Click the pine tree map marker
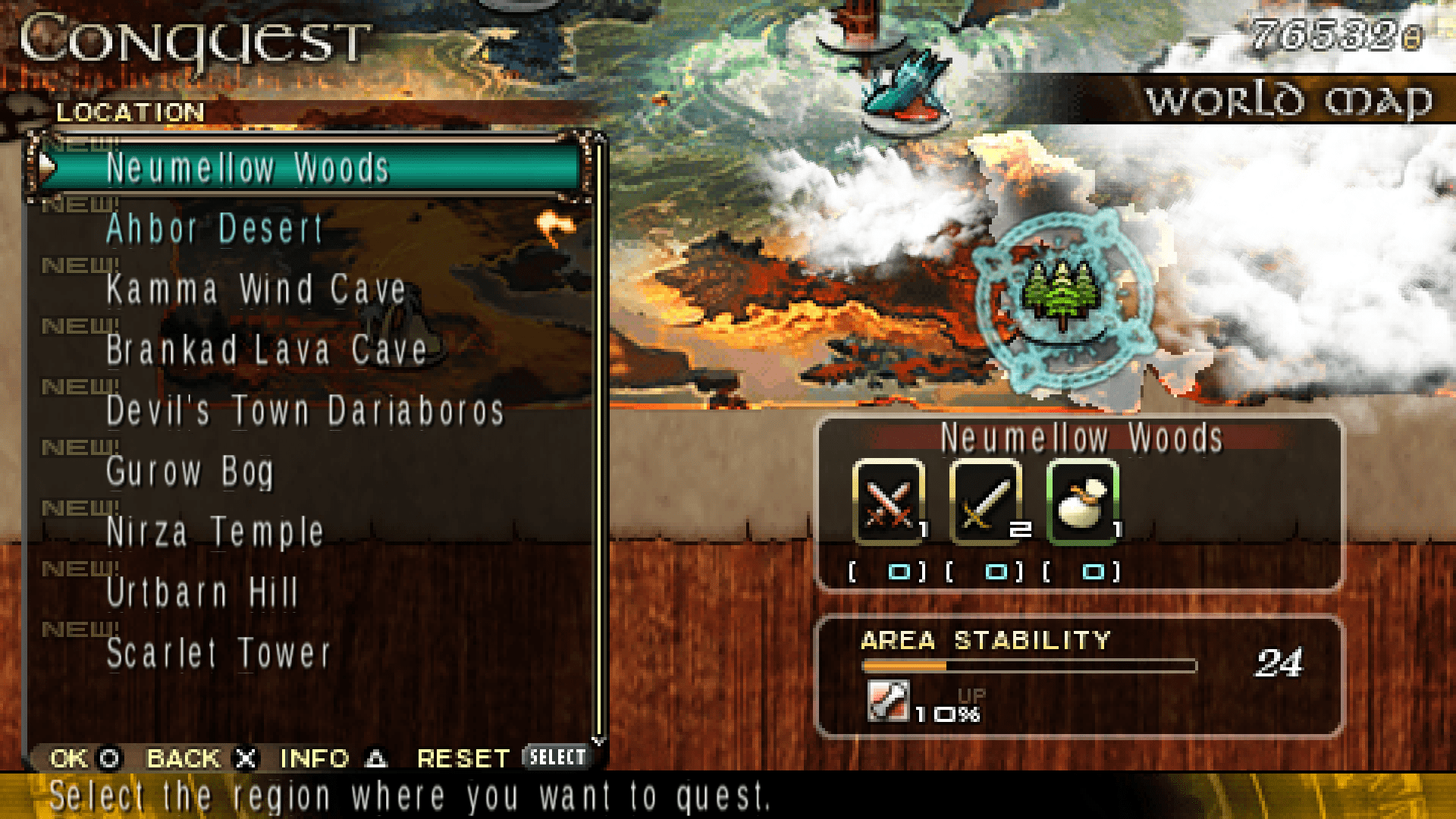Screen dimensions: 1456x819 click(x=1061, y=296)
